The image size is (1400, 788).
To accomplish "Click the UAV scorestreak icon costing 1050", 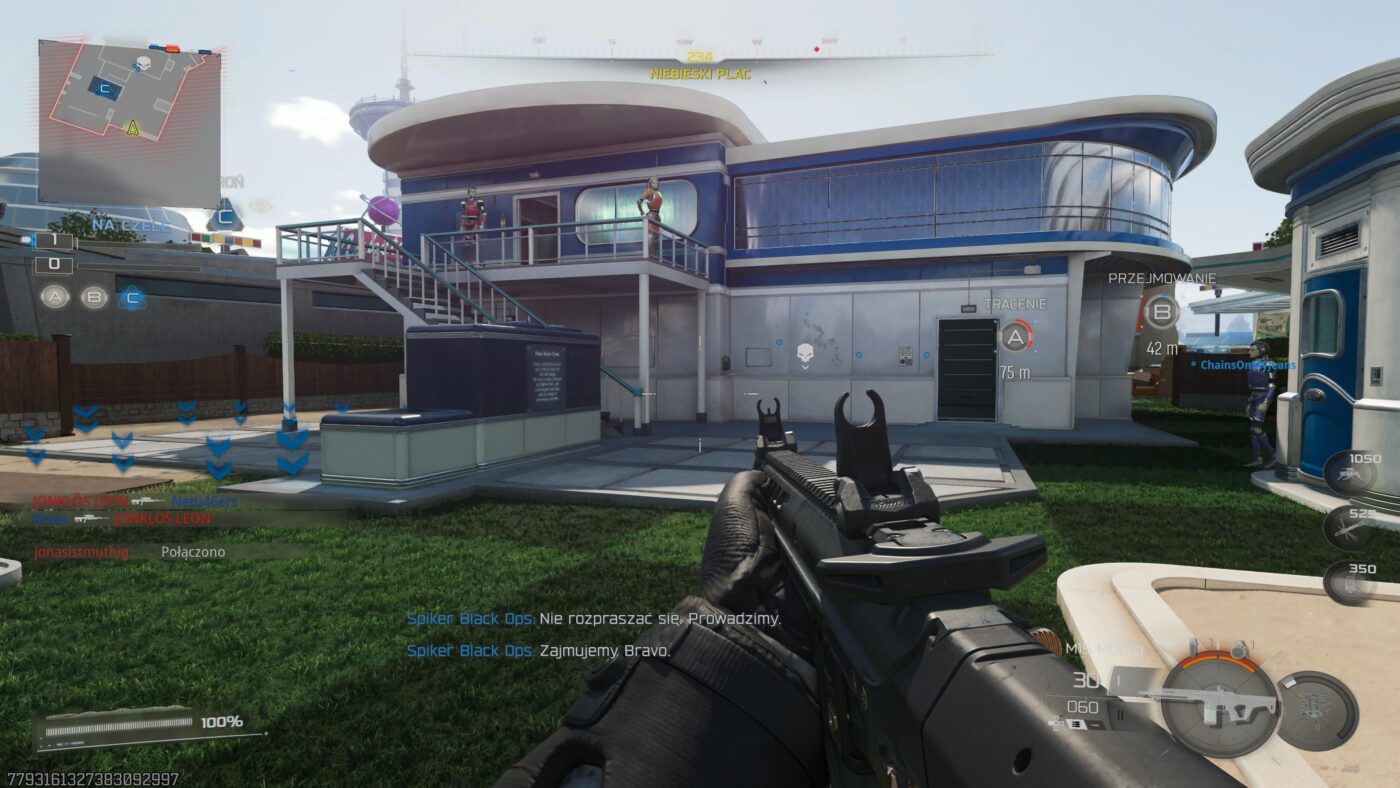I will [x=1350, y=473].
